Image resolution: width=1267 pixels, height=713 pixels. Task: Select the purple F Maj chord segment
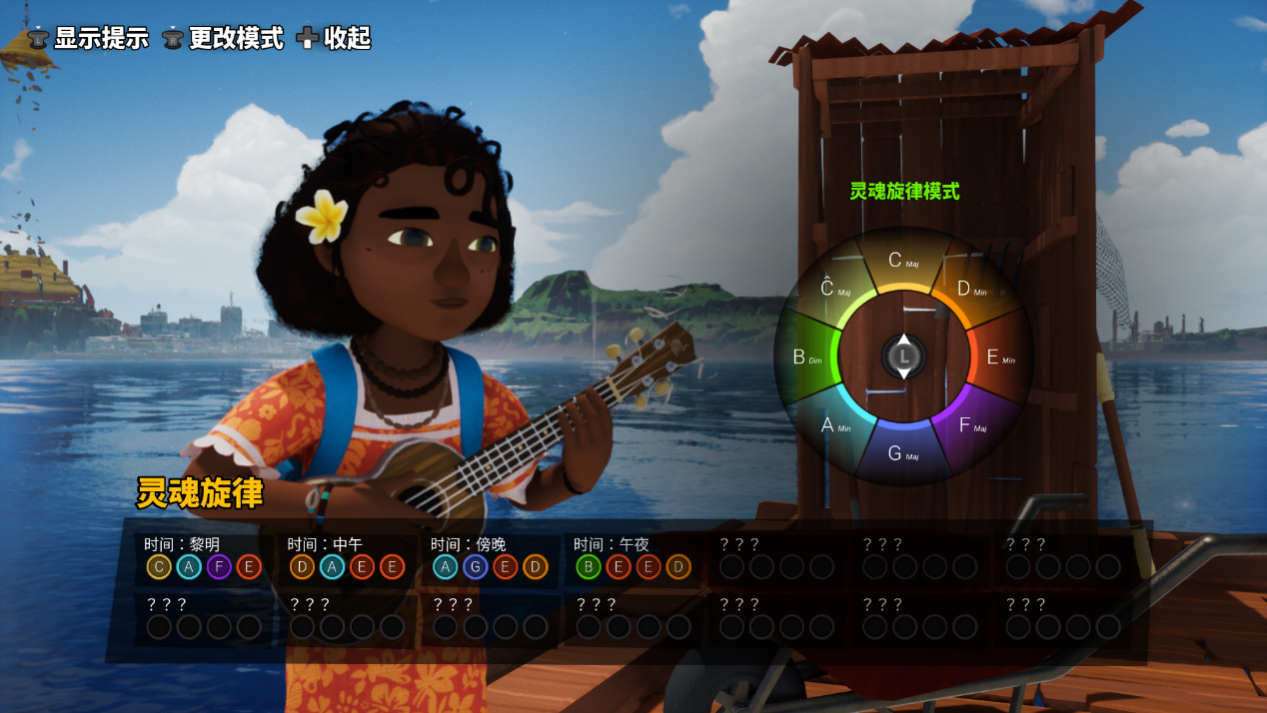coord(970,425)
